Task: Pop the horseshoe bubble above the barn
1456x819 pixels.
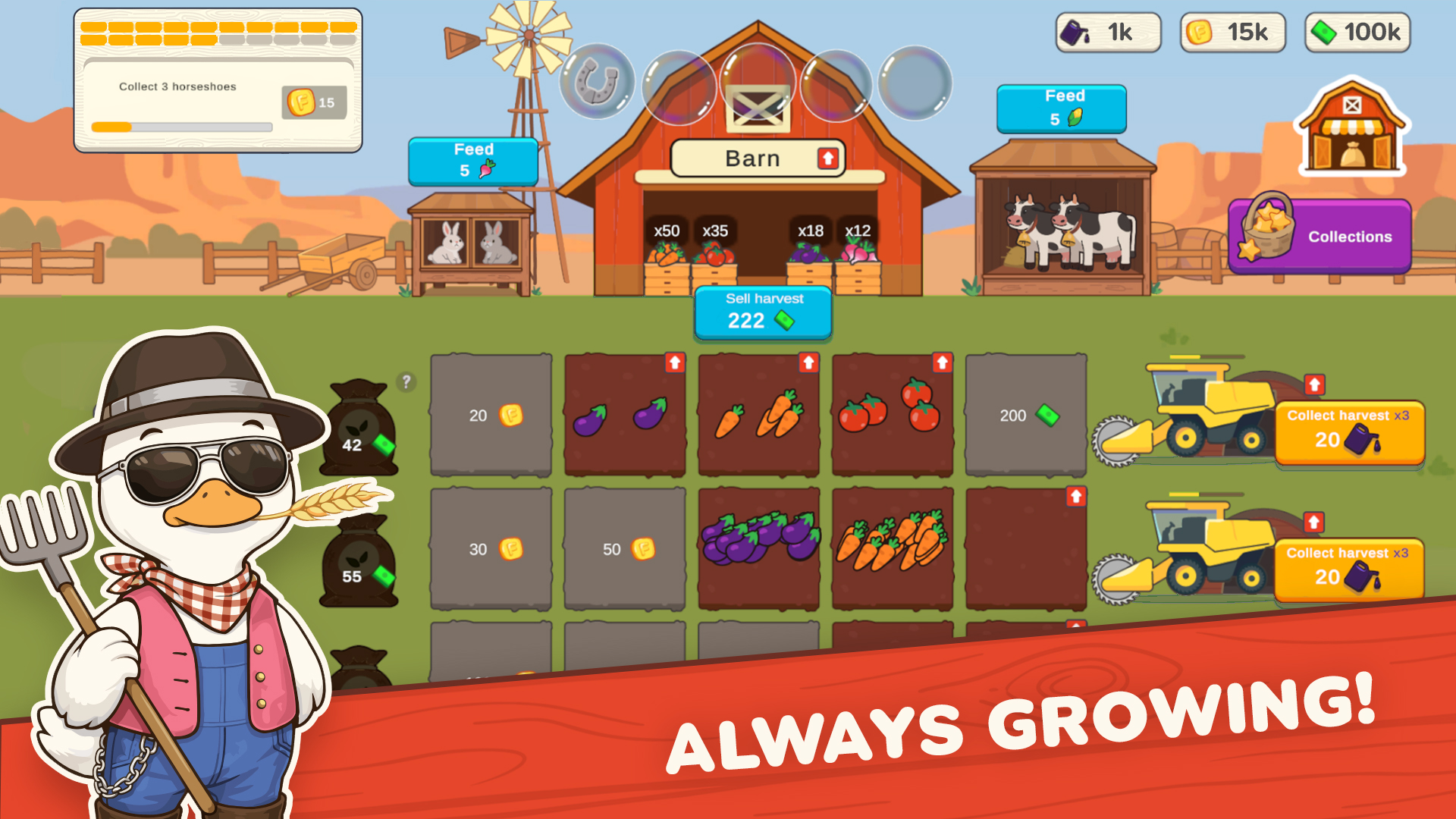Action: click(596, 81)
